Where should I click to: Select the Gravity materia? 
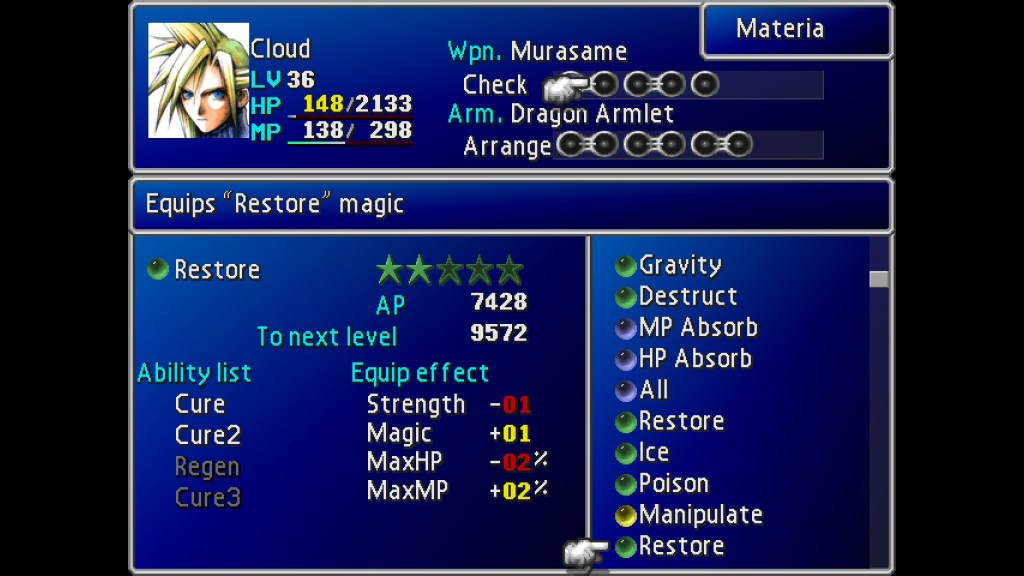click(x=680, y=265)
